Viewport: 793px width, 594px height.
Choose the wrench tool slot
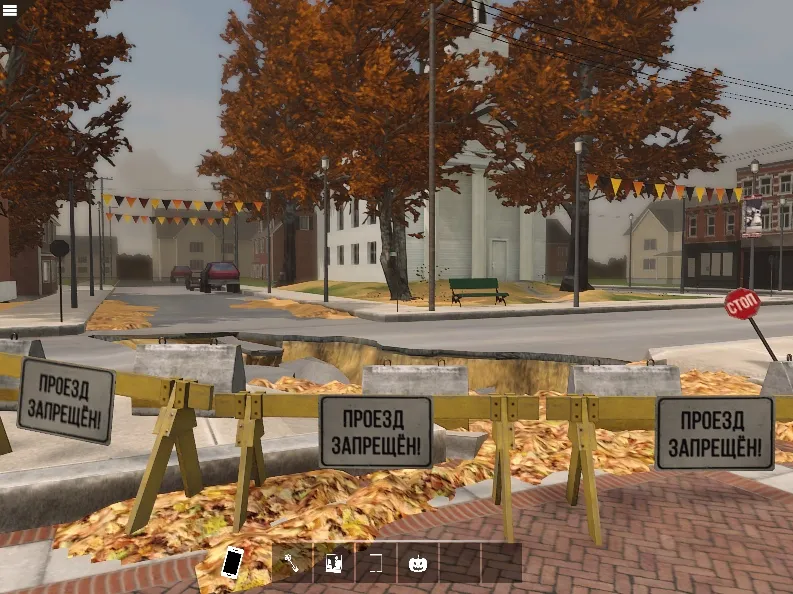(x=292, y=563)
